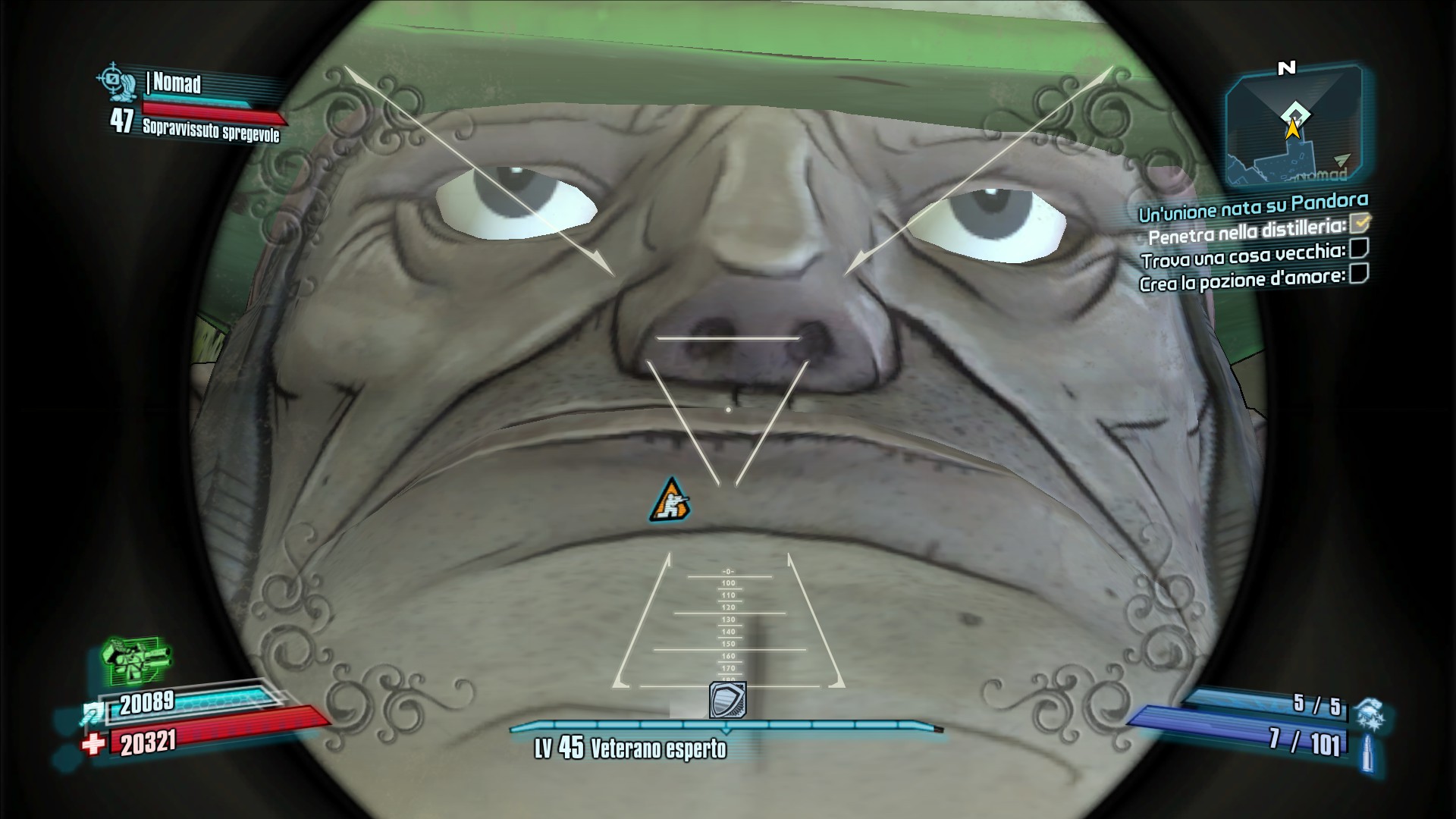Image resolution: width=1456 pixels, height=819 pixels.
Task: Click the grenade icon beside the 5/5 count
Action: click(1371, 714)
